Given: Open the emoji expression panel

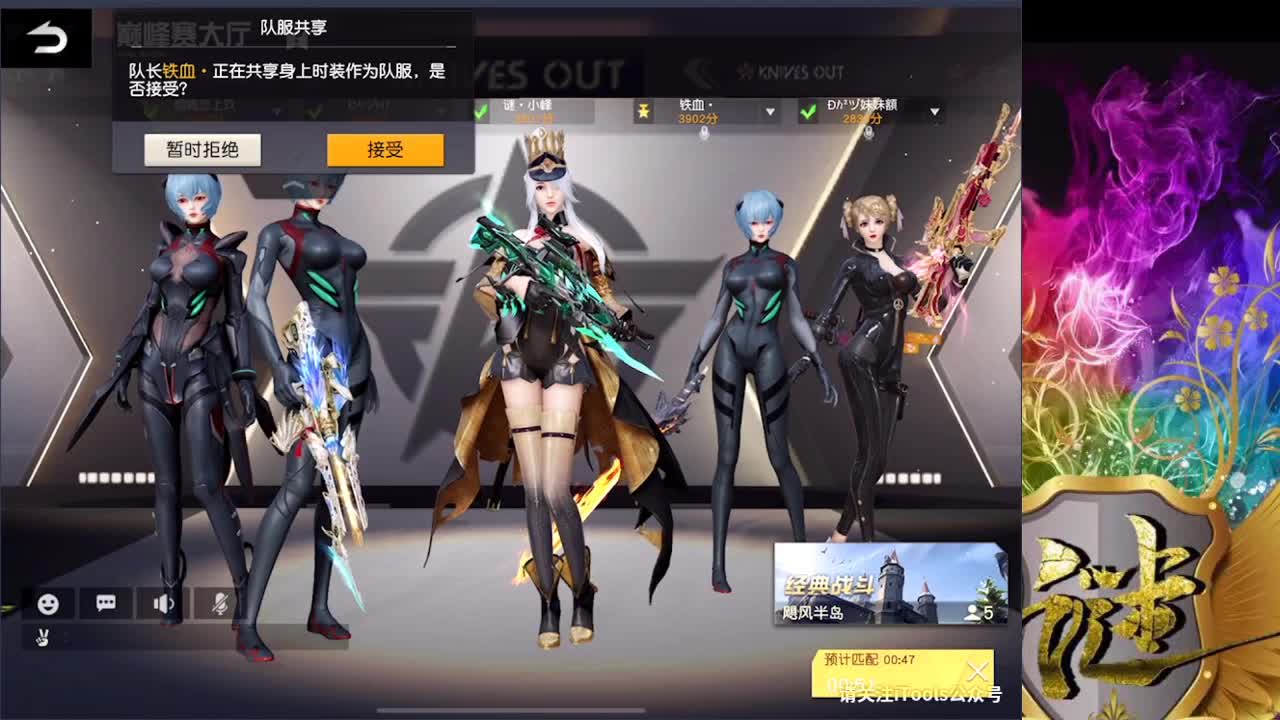Looking at the screenshot, I should tap(47, 605).
